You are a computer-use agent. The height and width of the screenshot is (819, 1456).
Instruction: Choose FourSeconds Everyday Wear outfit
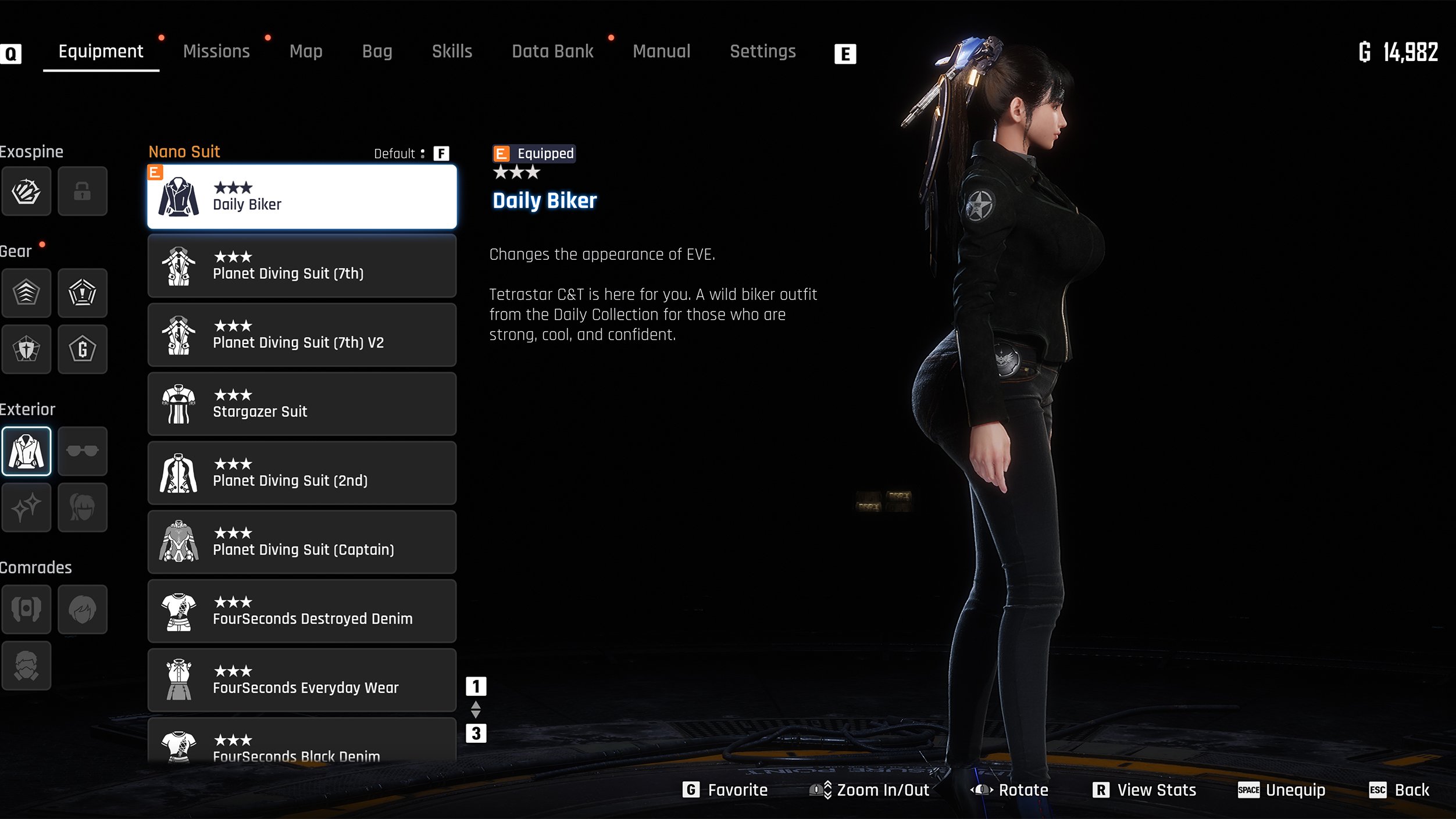(x=302, y=681)
